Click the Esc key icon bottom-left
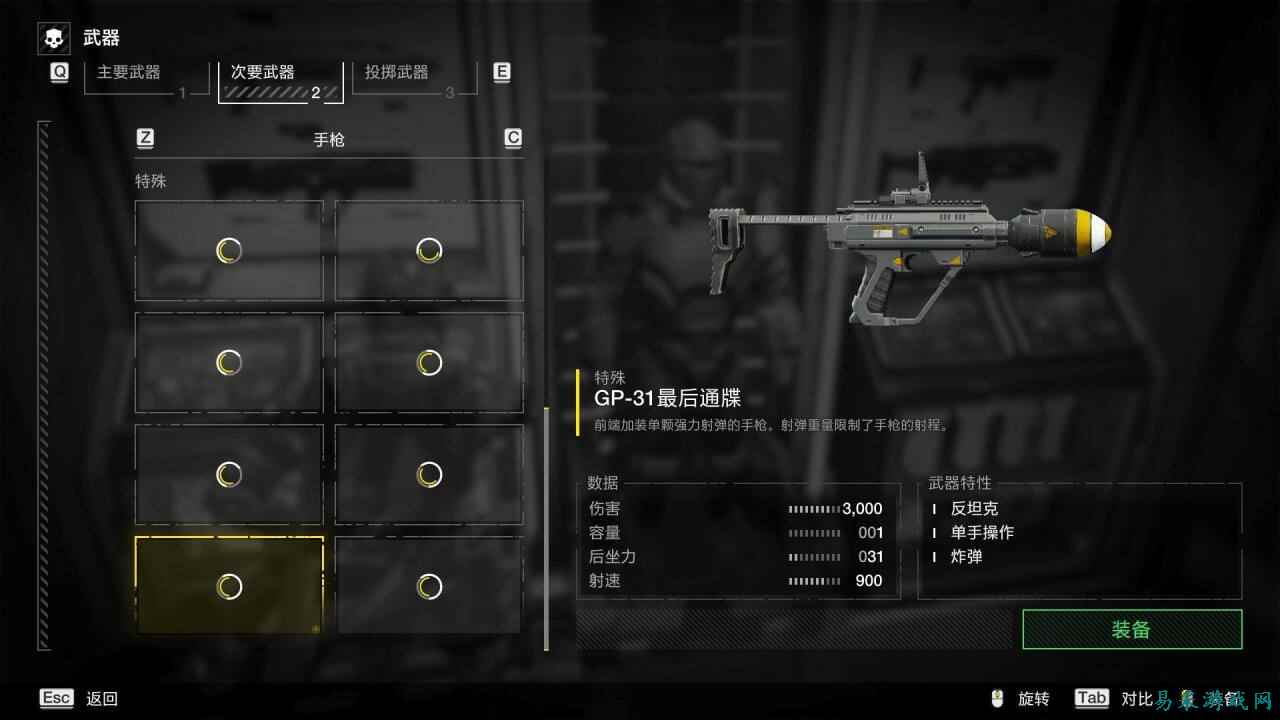The image size is (1280, 720). click(56, 697)
